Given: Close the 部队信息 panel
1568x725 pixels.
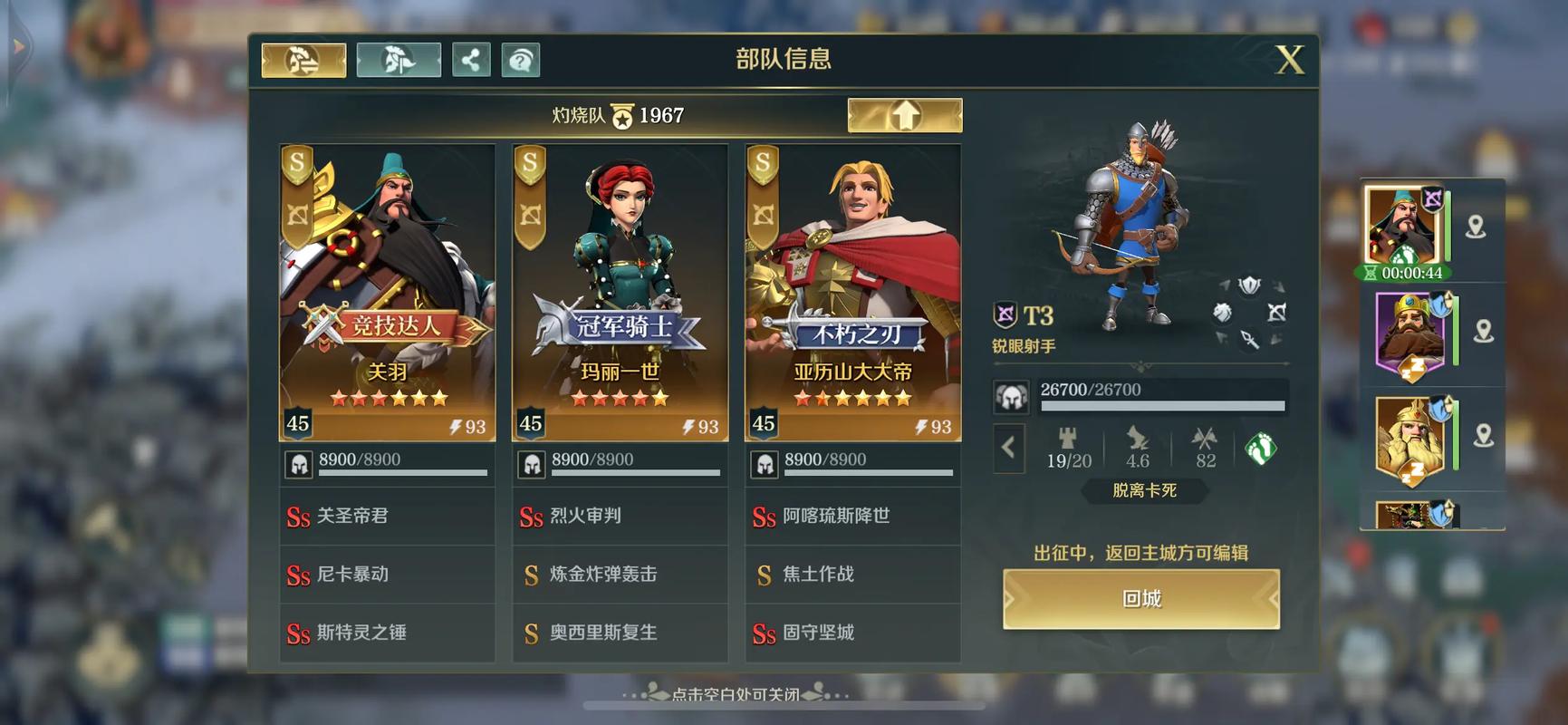Looking at the screenshot, I should (1290, 60).
